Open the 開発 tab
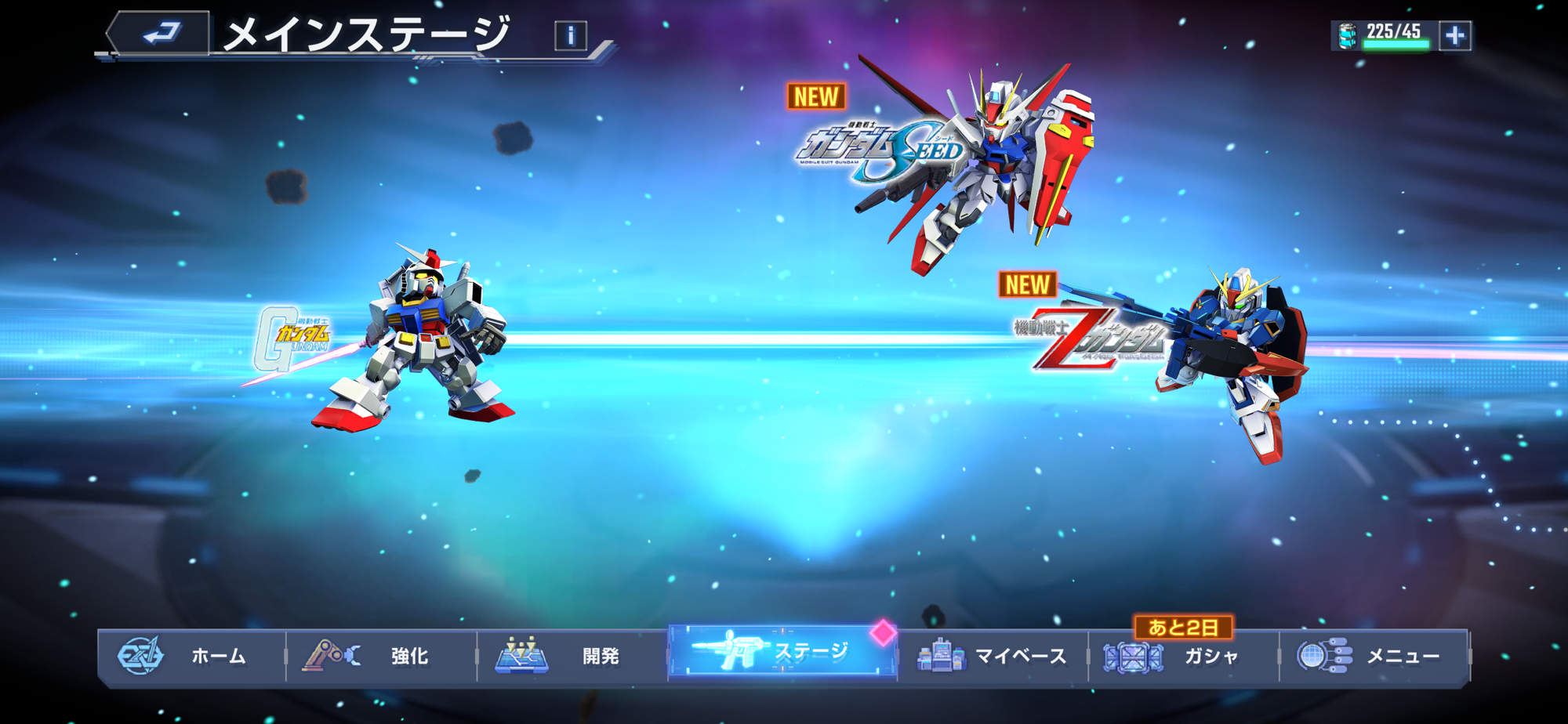1568x724 pixels. [x=572, y=656]
